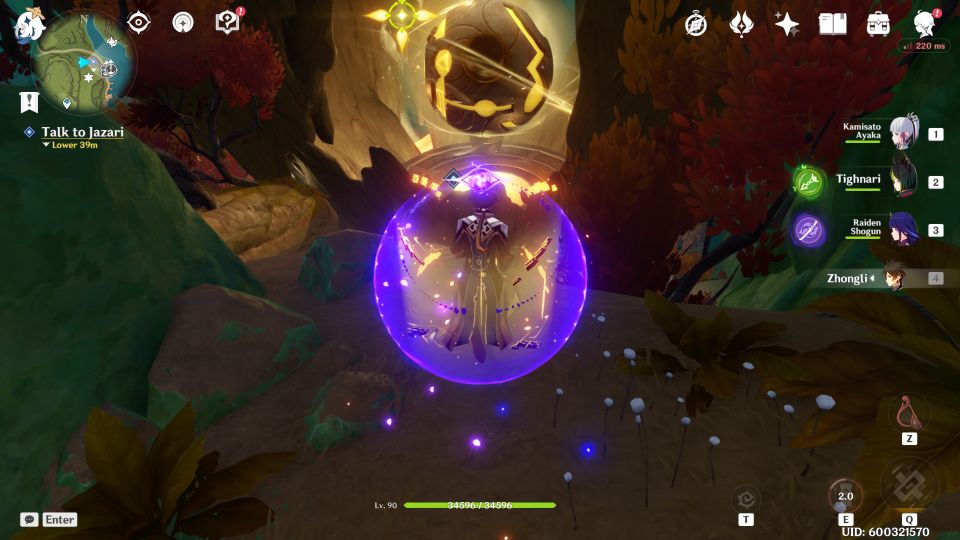Open the compass events icon
Viewport: 960px width, 540px height.
coord(696,25)
